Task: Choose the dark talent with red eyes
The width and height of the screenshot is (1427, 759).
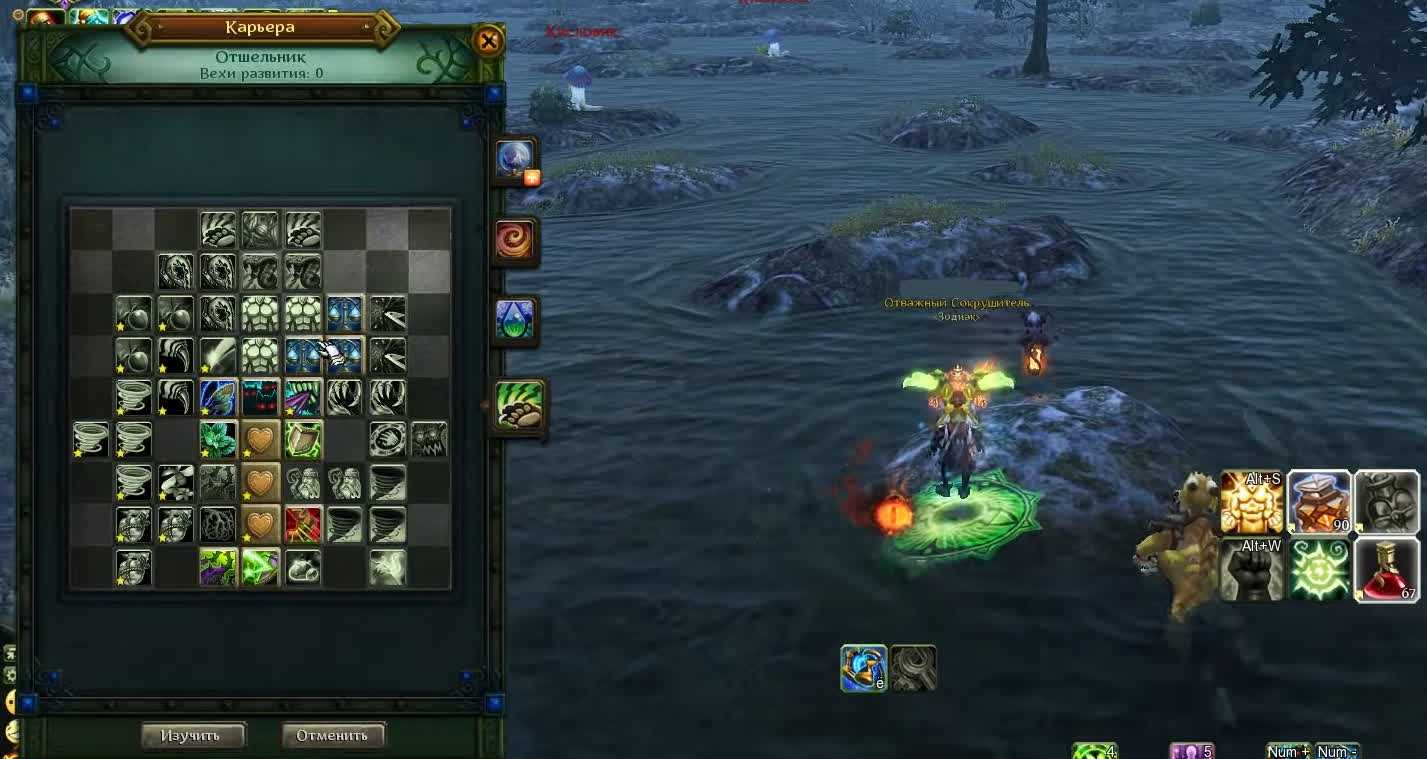Action: tap(260, 397)
